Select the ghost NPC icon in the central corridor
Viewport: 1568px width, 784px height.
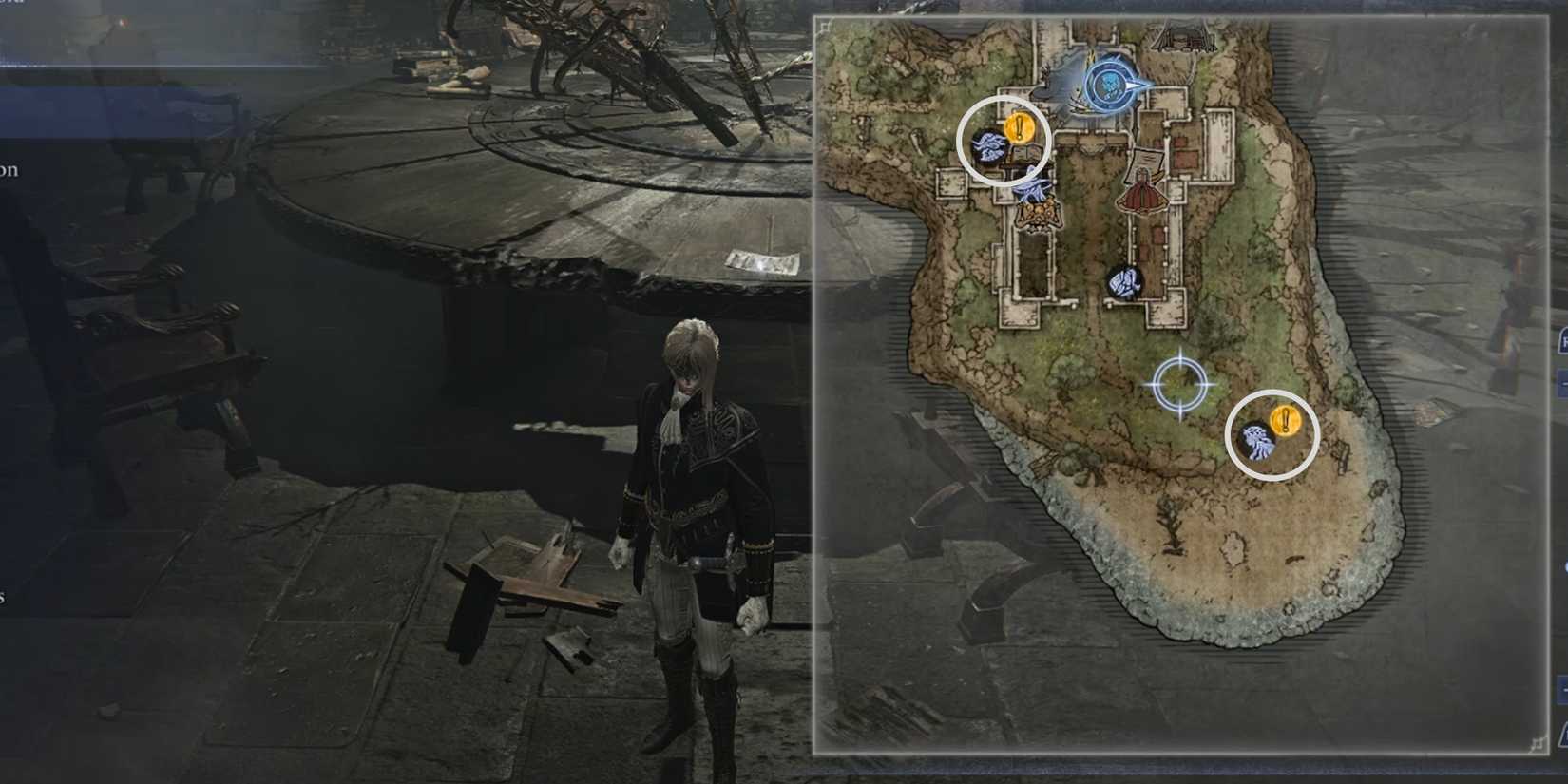pos(1124,282)
